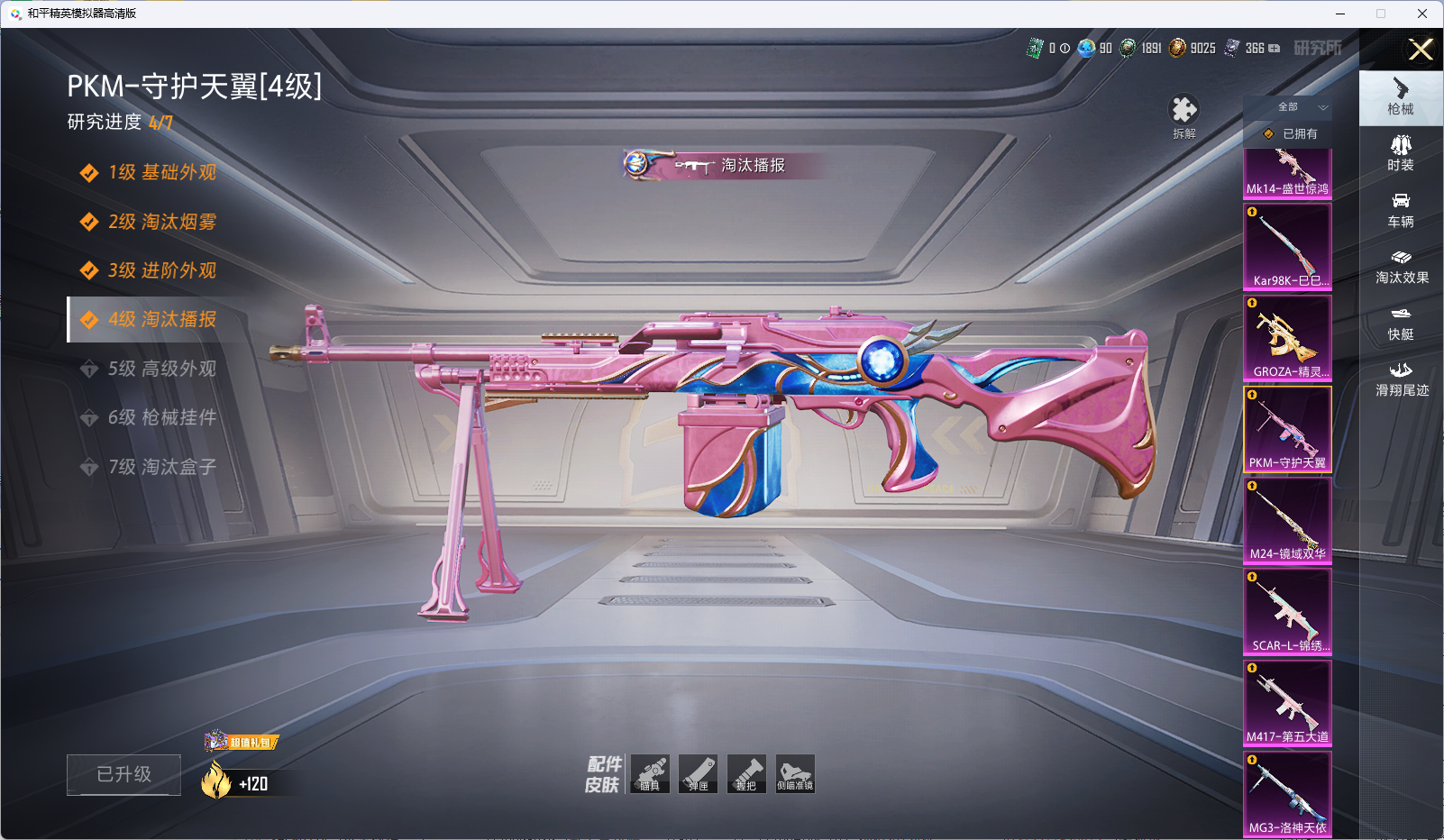This screenshot has width=1444, height=840.
Task: Select the SCAR-L skin thumbnail
Action: tap(1287, 611)
